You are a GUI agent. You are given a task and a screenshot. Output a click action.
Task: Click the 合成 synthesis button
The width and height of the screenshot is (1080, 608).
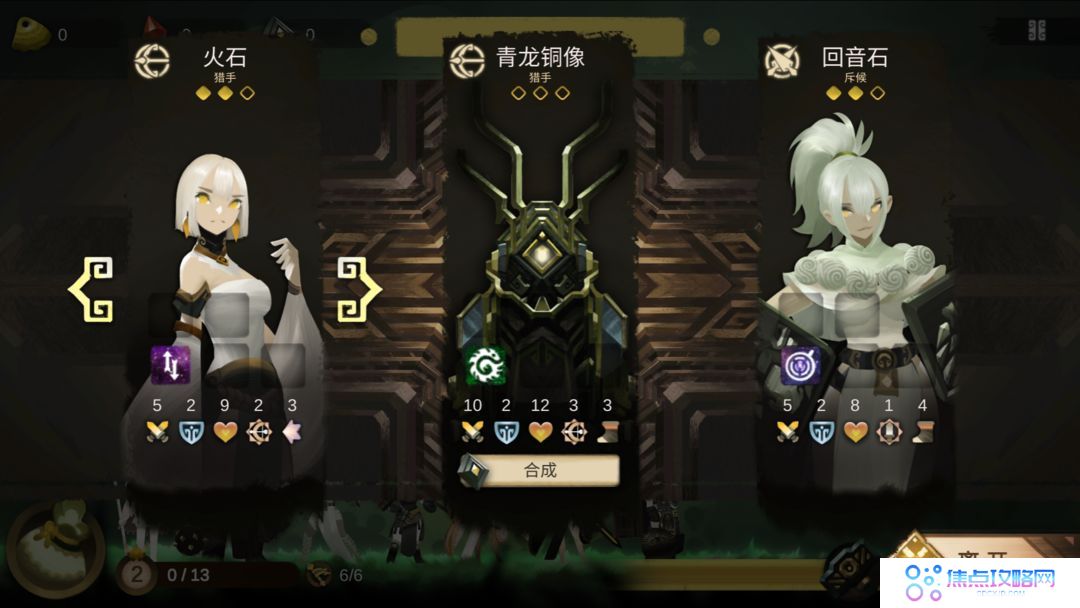pos(539,470)
